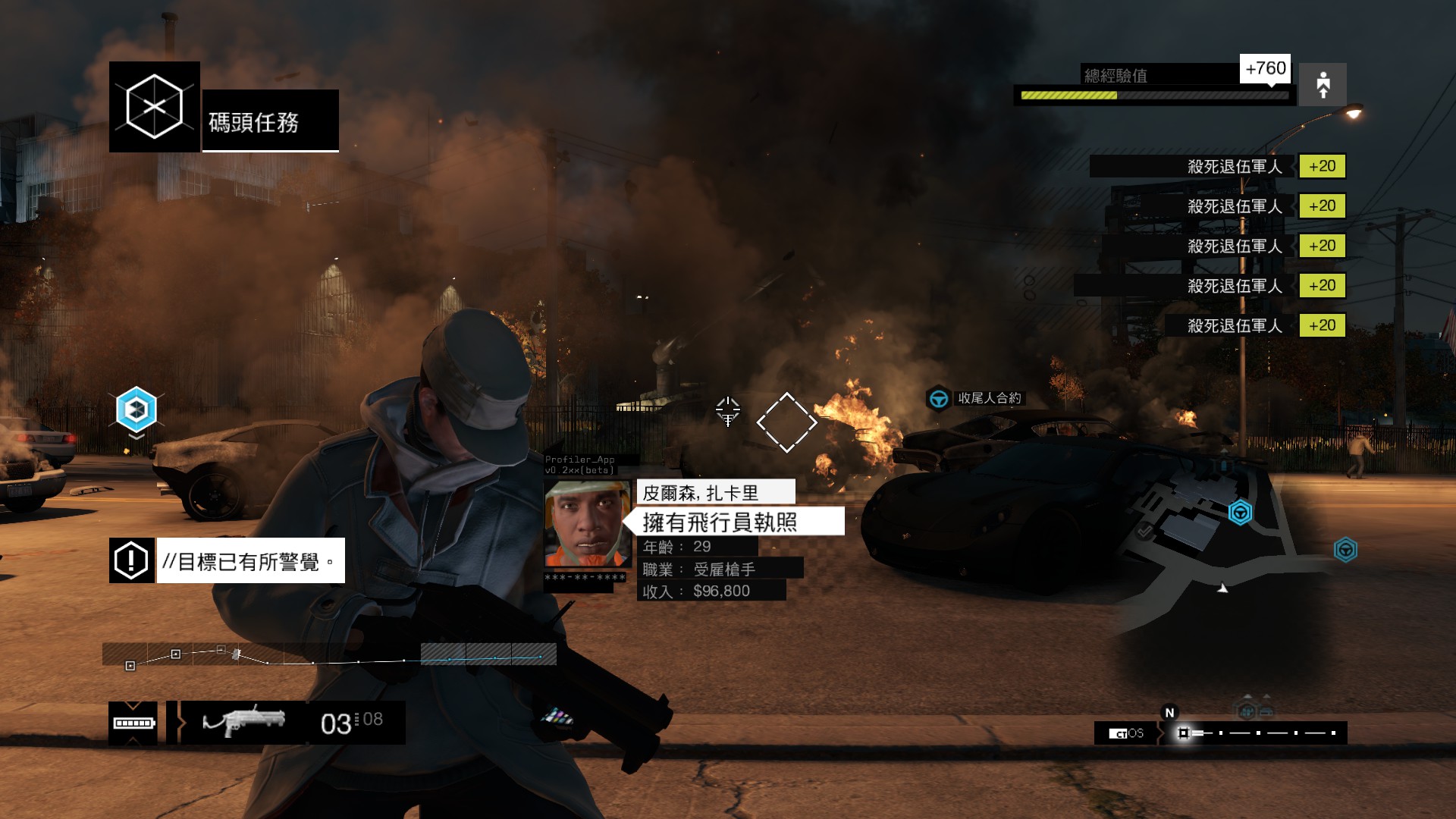Viewport: 1456px width, 819px height.
Task: Click the hexagon mission icon
Action: coord(155,107)
